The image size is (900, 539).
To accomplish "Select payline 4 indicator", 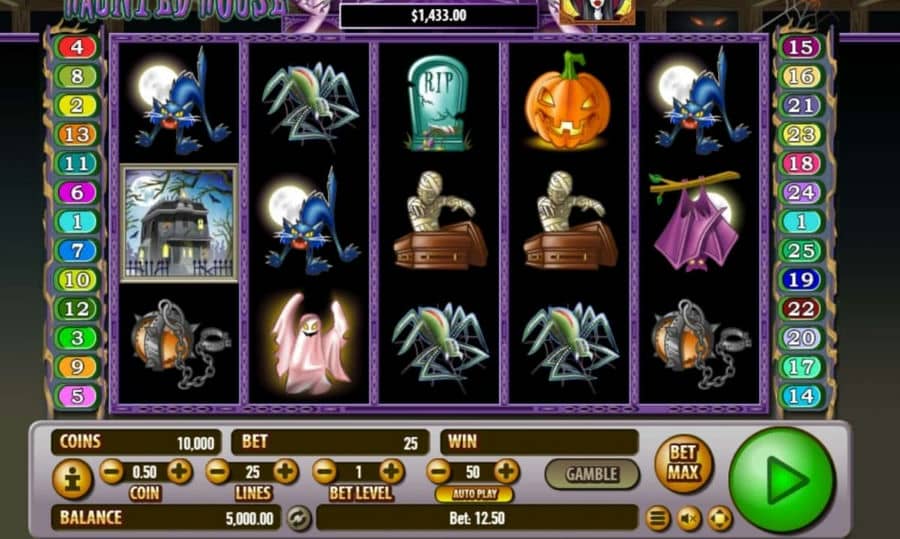I will [x=77, y=47].
